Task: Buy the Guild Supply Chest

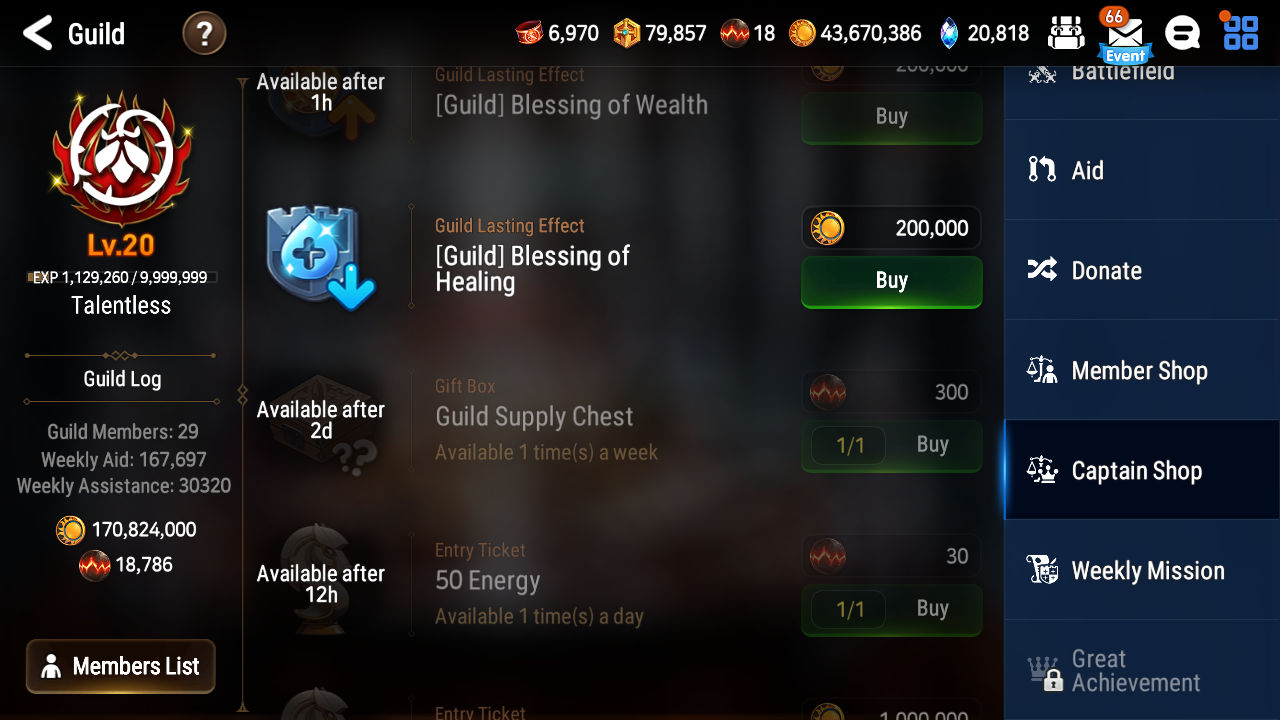Action: (x=932, y=443)
